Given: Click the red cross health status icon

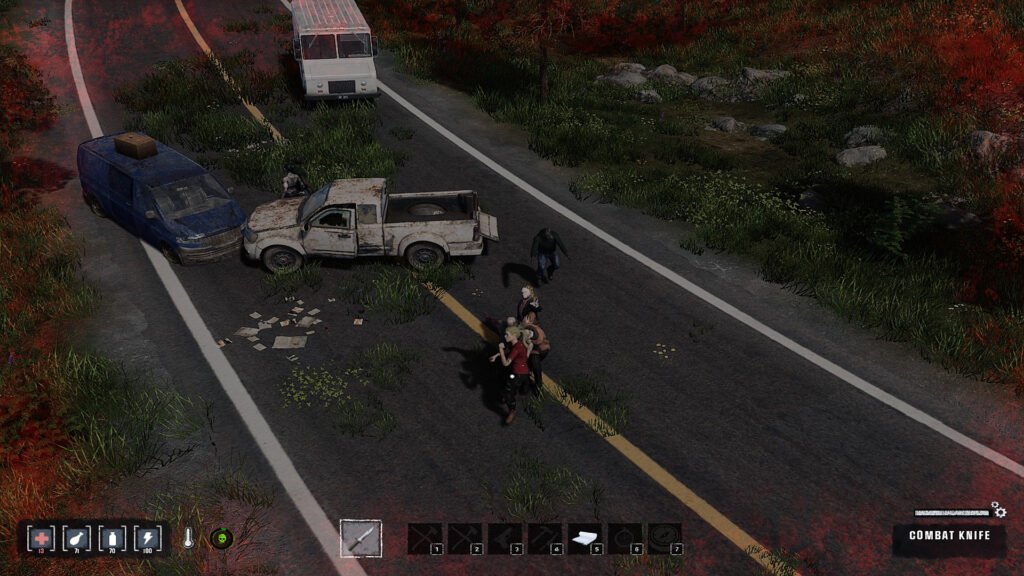Looking at the screenshot, I should pos(42,538).
